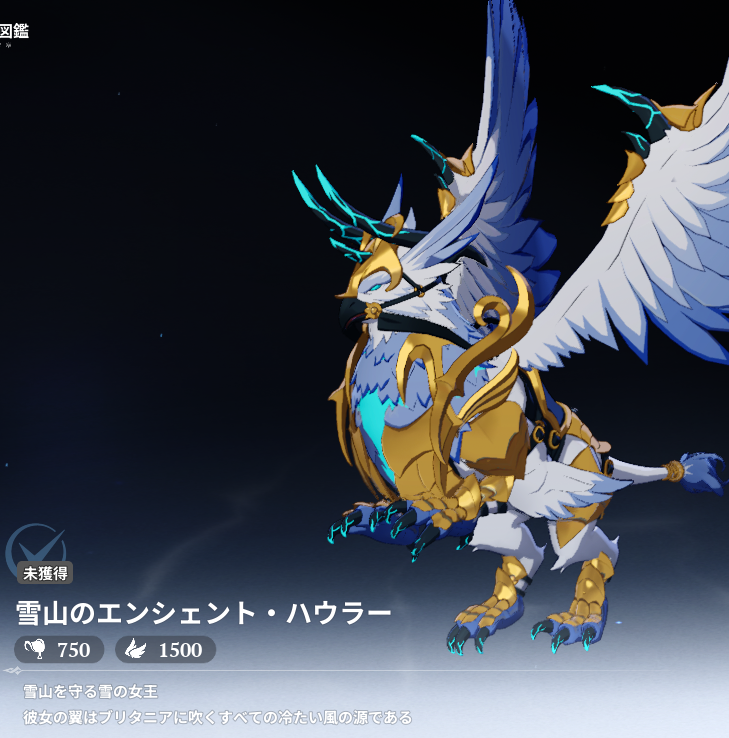729x738 pixels.
Task: Click the circular checkmark icon above the mount name
Action: [x=34, y=548]
